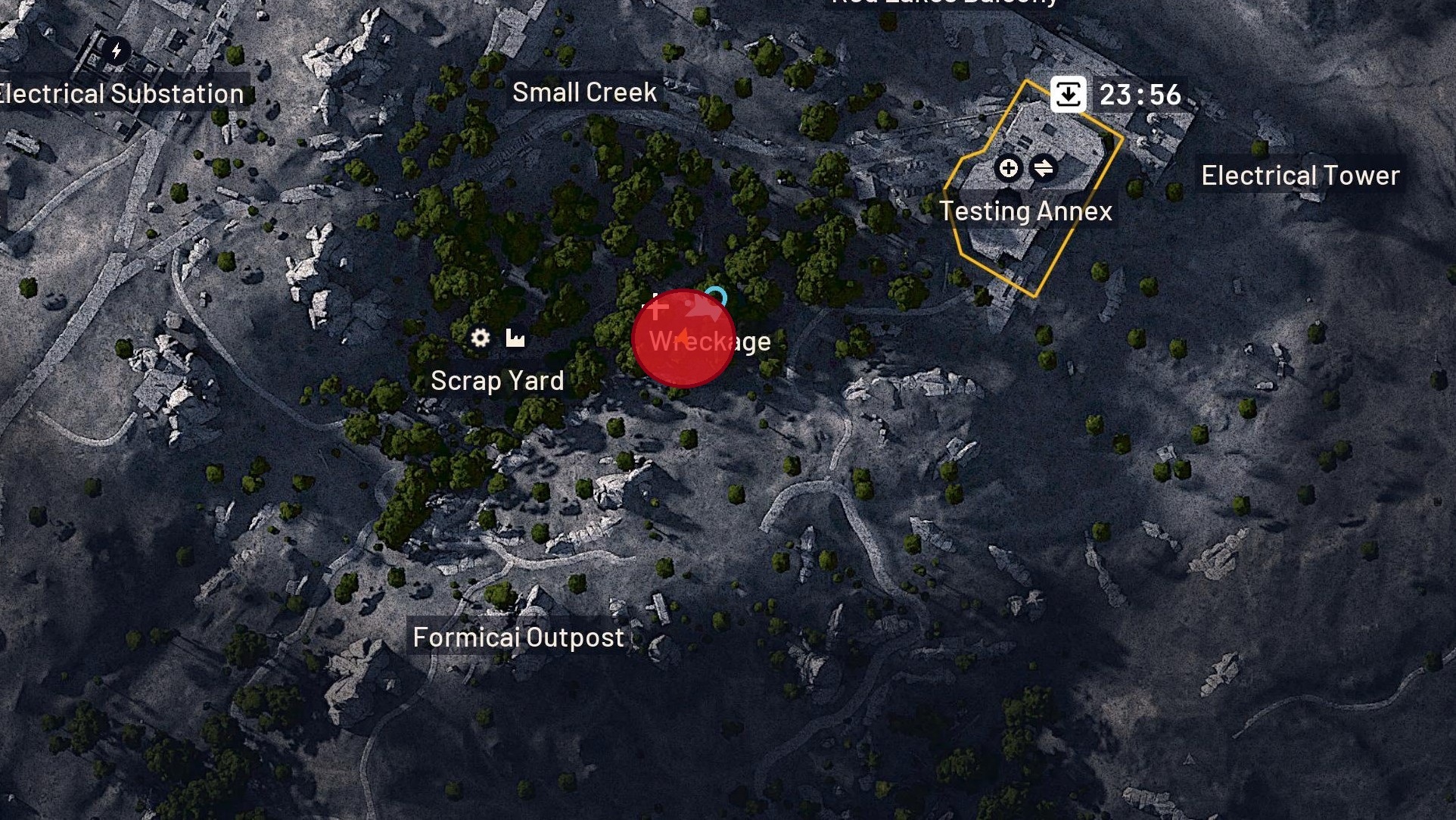This screenshot has height=820, width=1456.
Task: Select the Electrical Tower location label
Action: point(1300,176)
